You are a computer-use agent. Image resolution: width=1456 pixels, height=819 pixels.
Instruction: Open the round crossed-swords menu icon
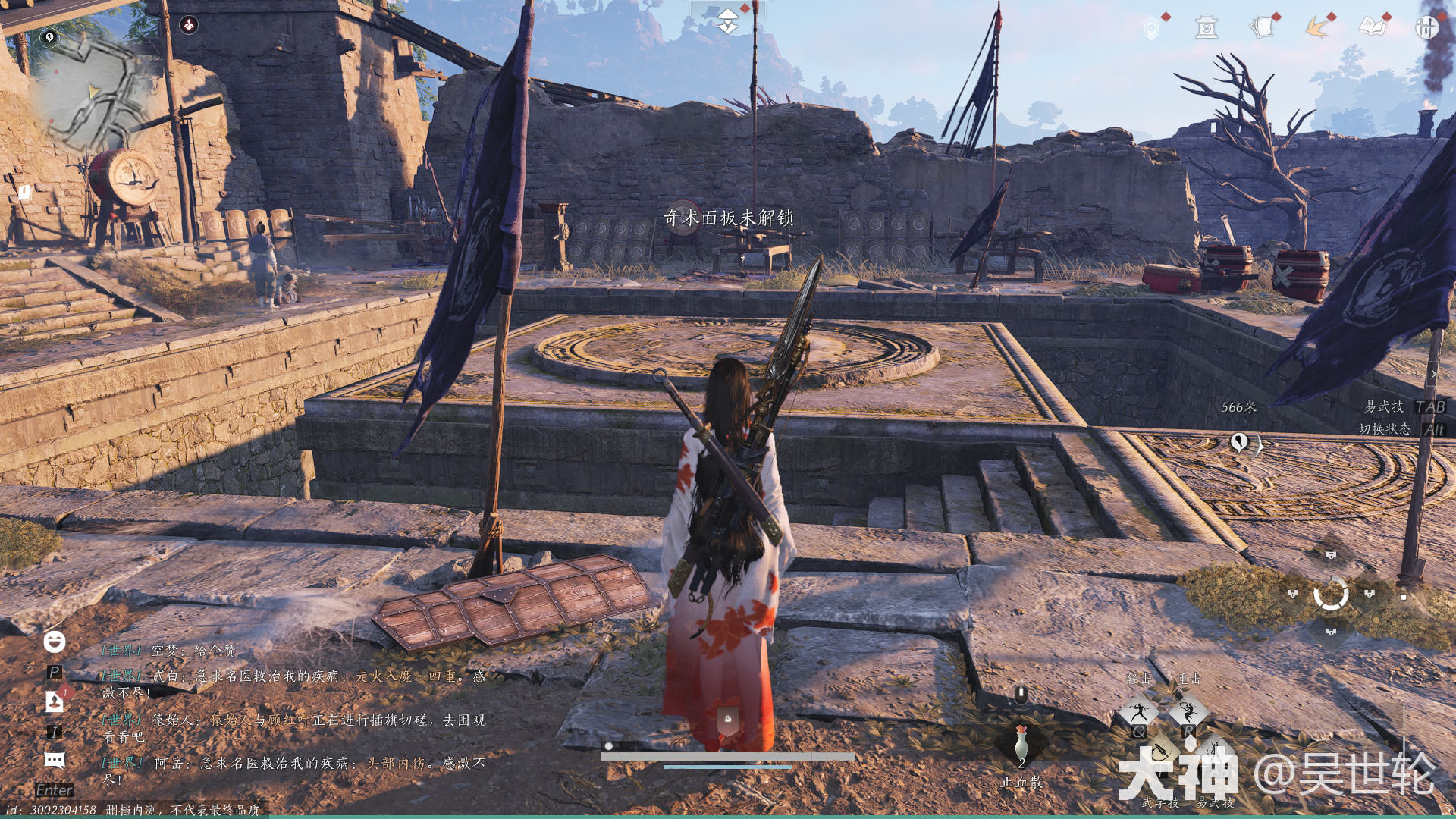(1426, 28)
